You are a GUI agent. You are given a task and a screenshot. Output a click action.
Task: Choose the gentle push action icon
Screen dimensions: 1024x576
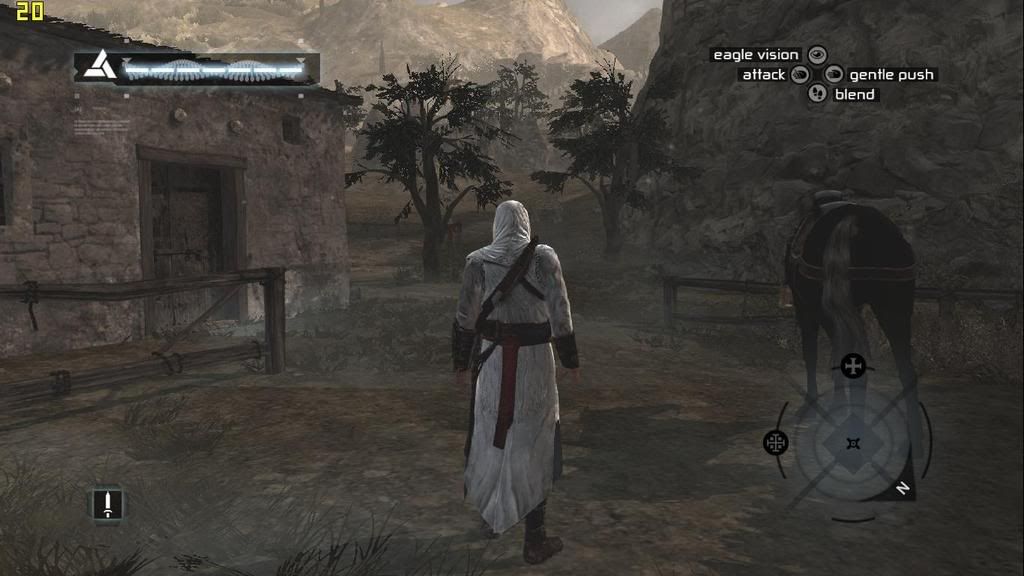coord(835,74)
